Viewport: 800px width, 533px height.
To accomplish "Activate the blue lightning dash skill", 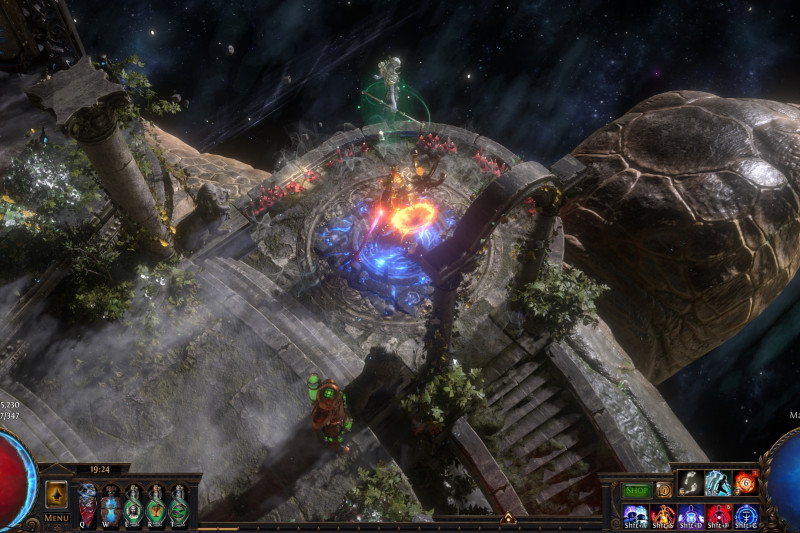I will (x=718, y=483).
